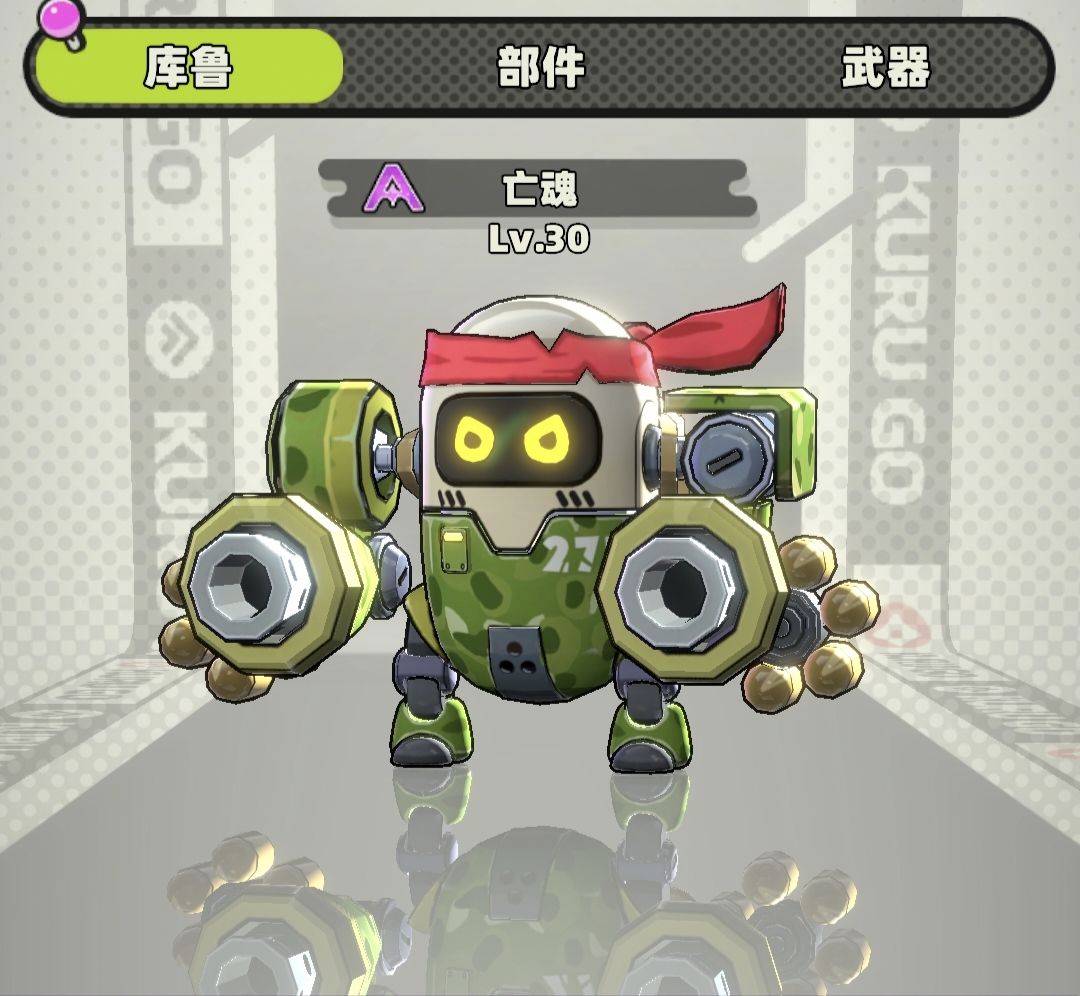Open the 部件 tab
Viewport: 1080px width, 996px height.
(540, 66)
